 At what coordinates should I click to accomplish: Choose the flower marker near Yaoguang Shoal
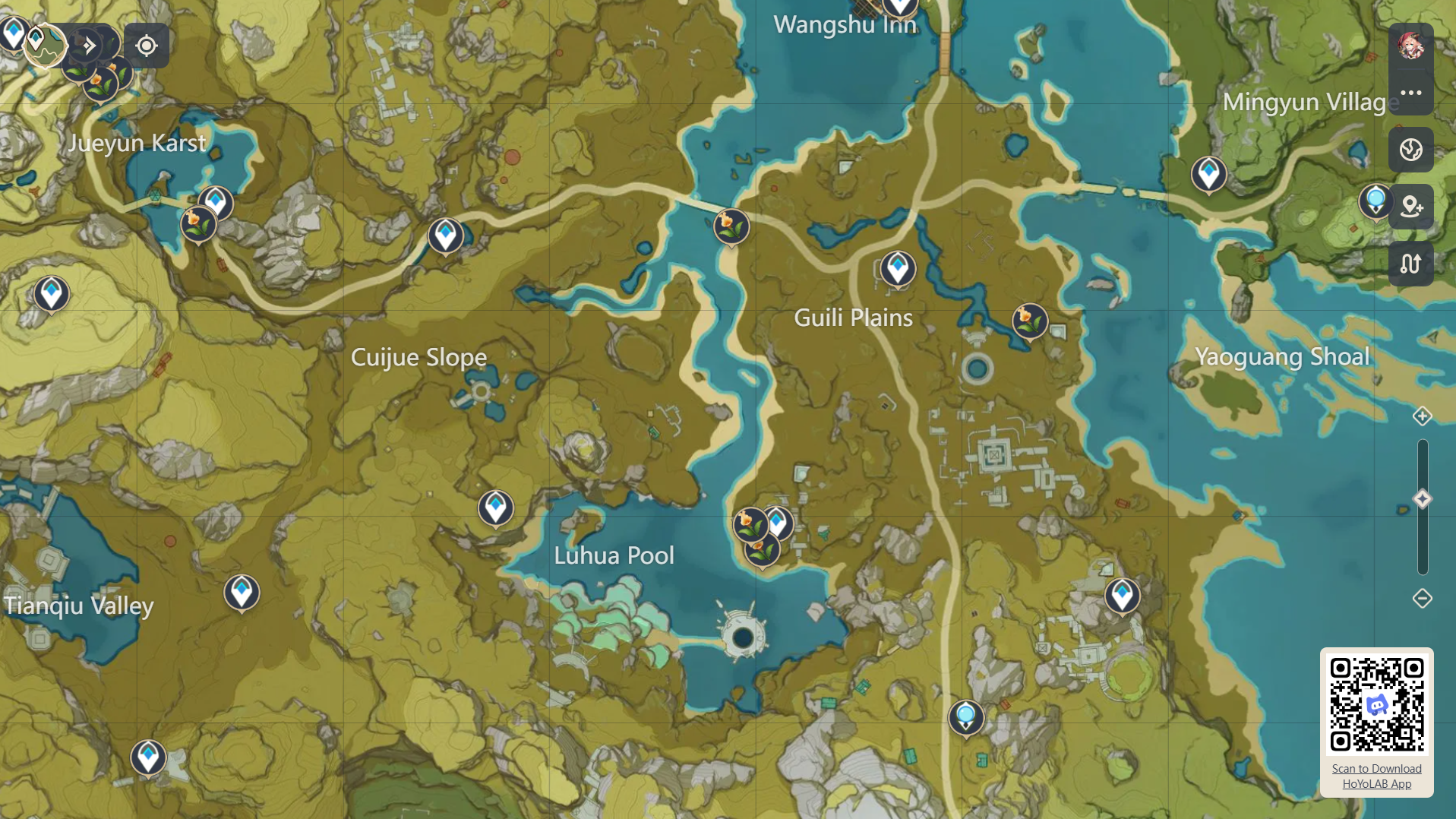pyautogui.click(x=1030, y=321)
